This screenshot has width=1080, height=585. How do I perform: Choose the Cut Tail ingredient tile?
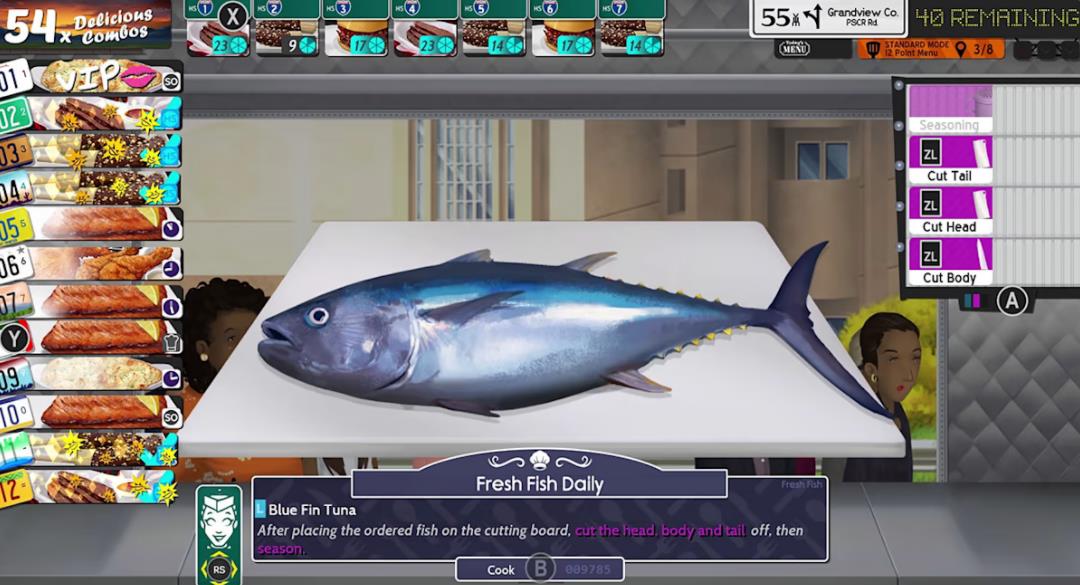(949, 160)
